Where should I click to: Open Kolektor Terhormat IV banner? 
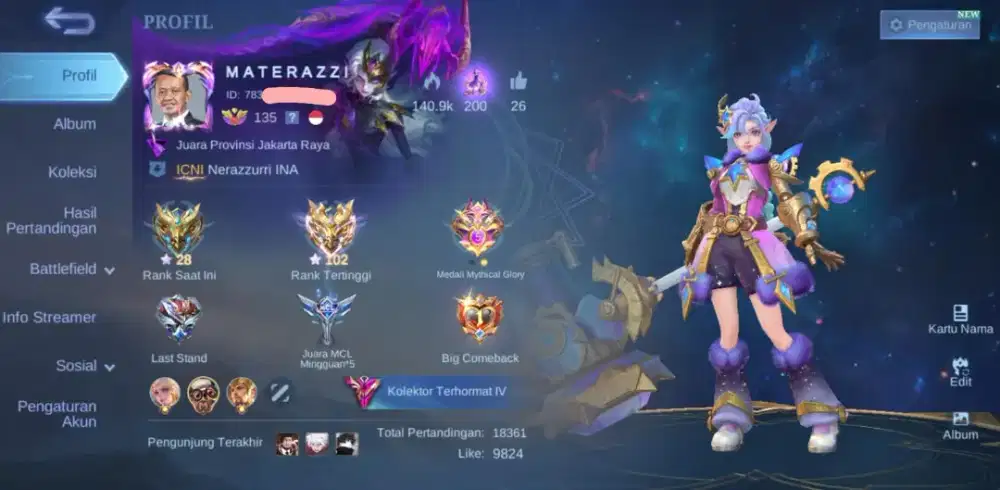[430, 391]
